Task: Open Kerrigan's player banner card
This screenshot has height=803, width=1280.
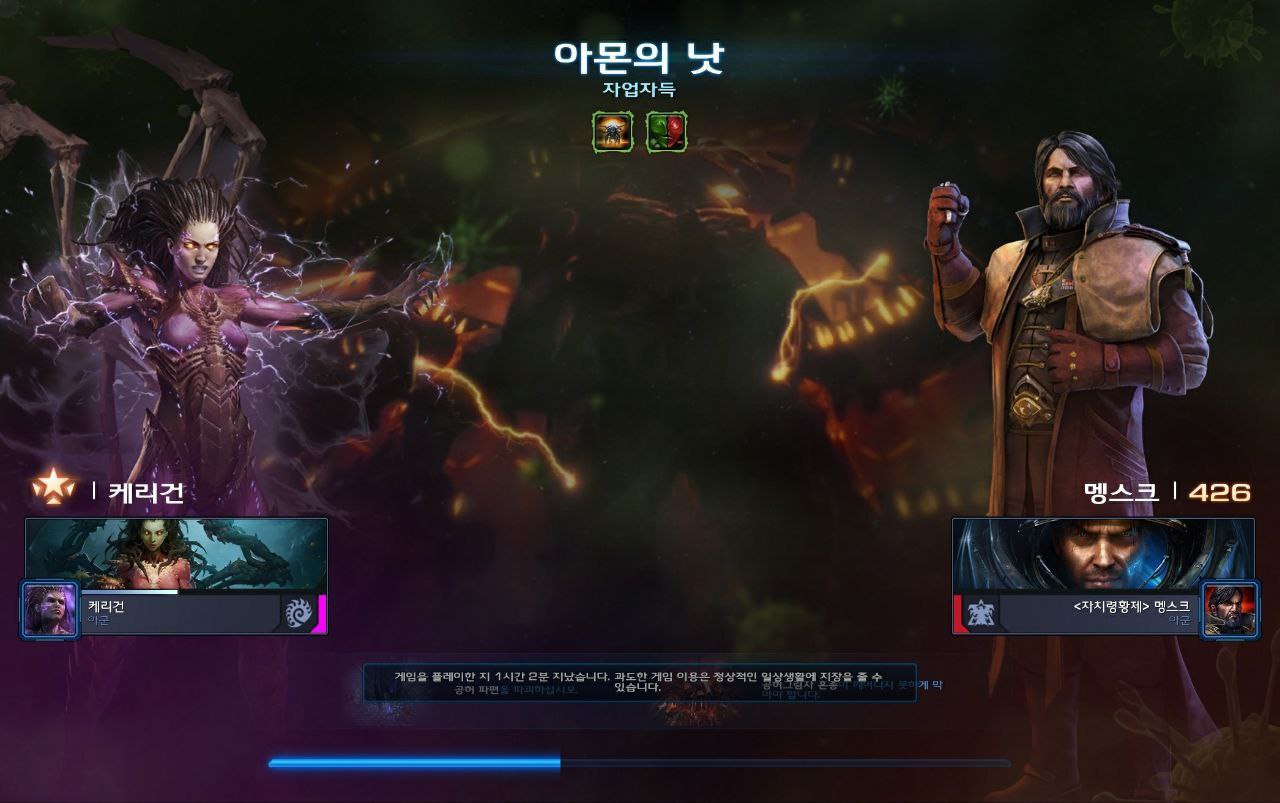Action: [177, 553]
